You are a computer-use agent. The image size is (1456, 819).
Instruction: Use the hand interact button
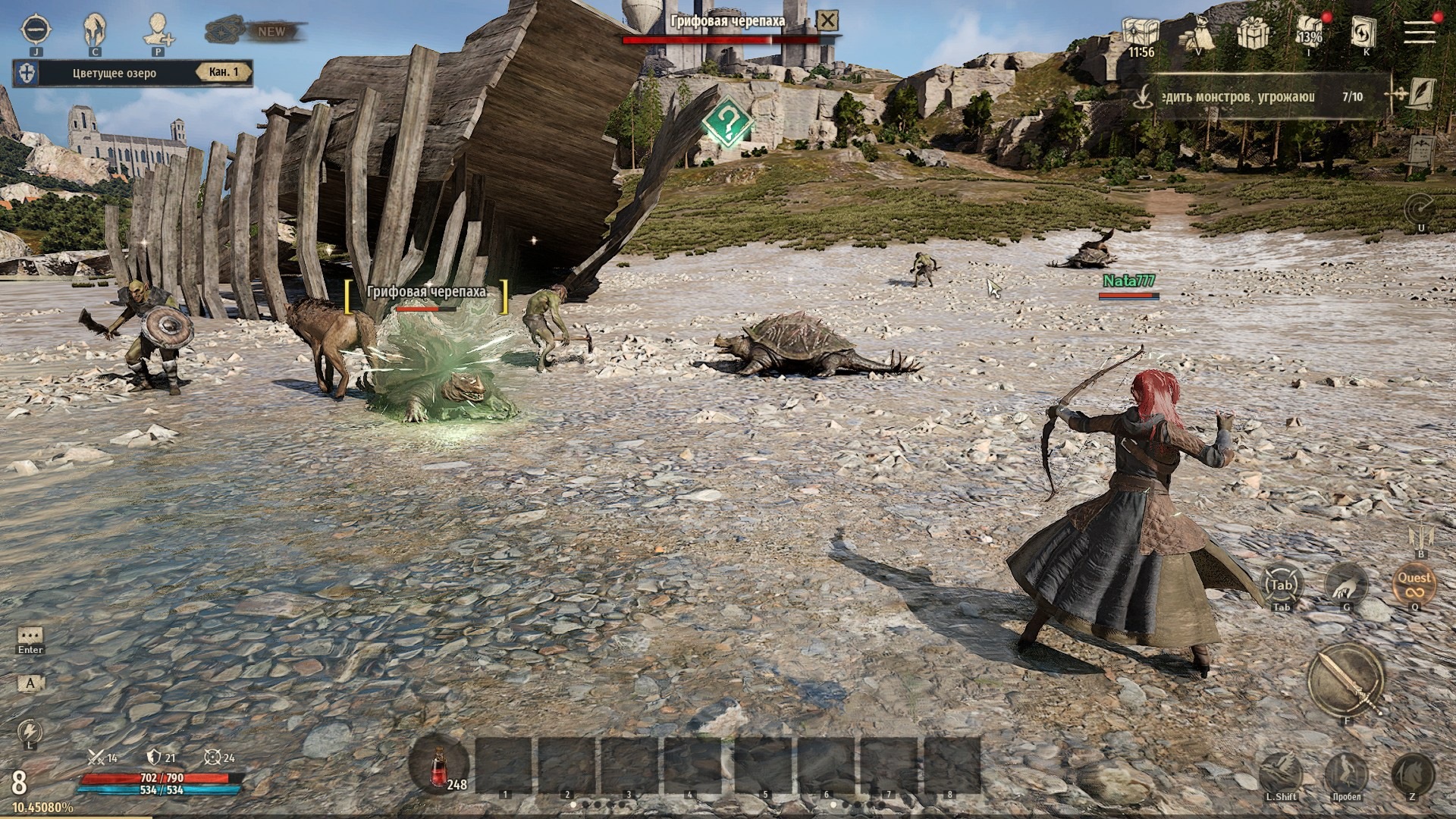coord(1347,584)
